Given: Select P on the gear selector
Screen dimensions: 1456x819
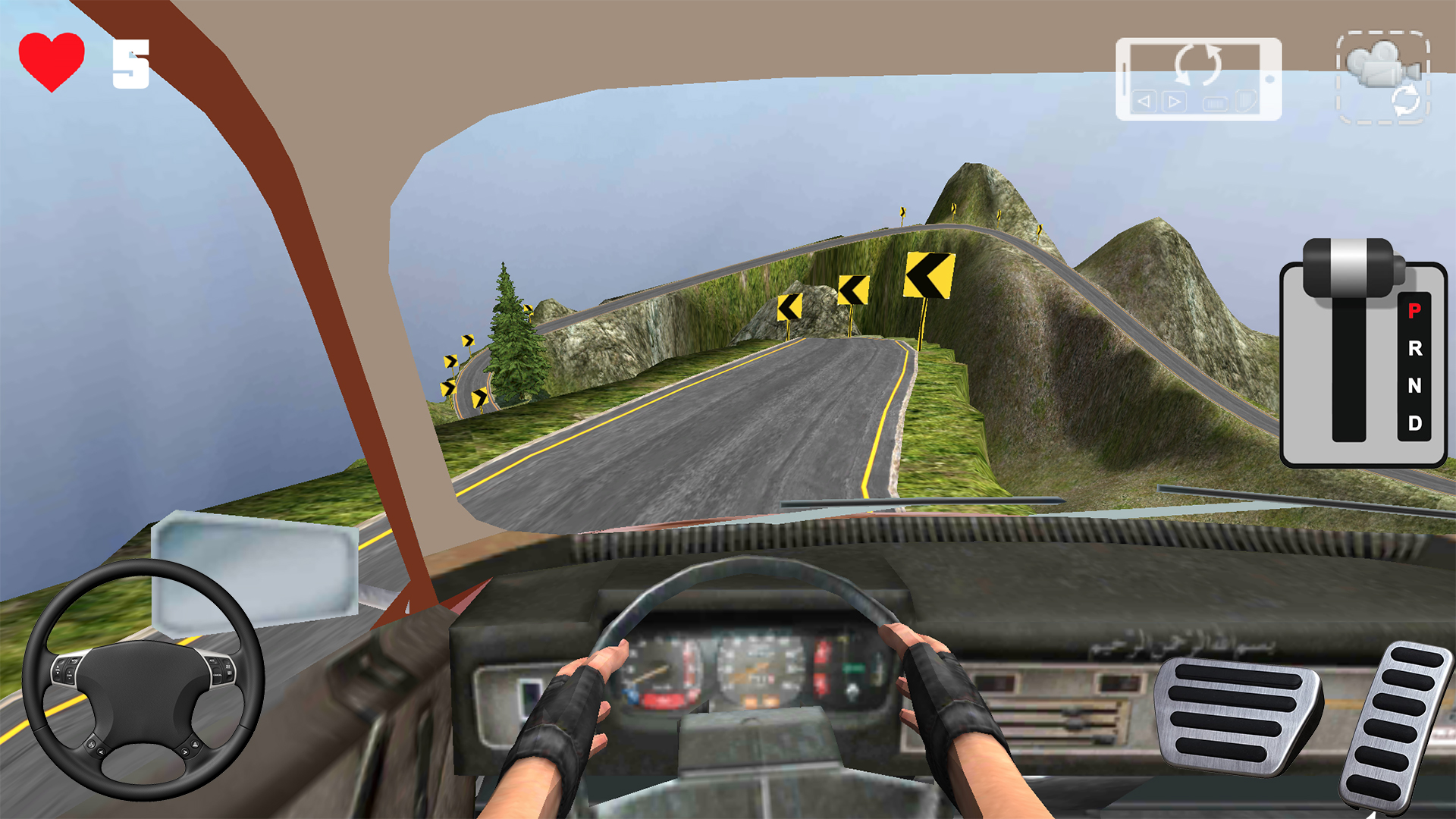Looking at the screenshot, I should (1414, 312).
